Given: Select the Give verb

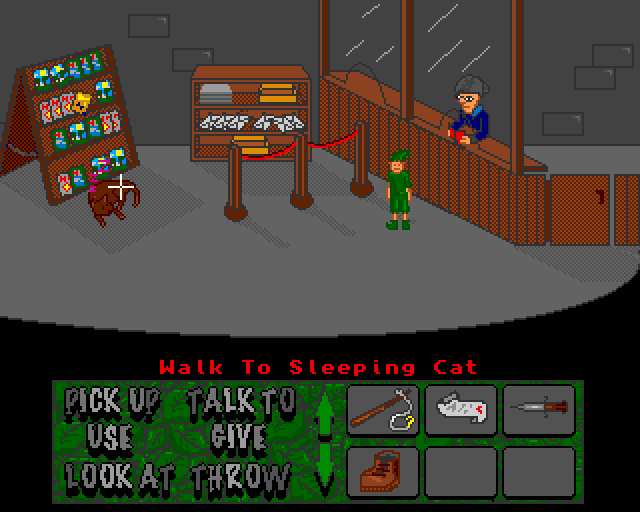Looking at the screenshot, I should (x=238, y=438).
